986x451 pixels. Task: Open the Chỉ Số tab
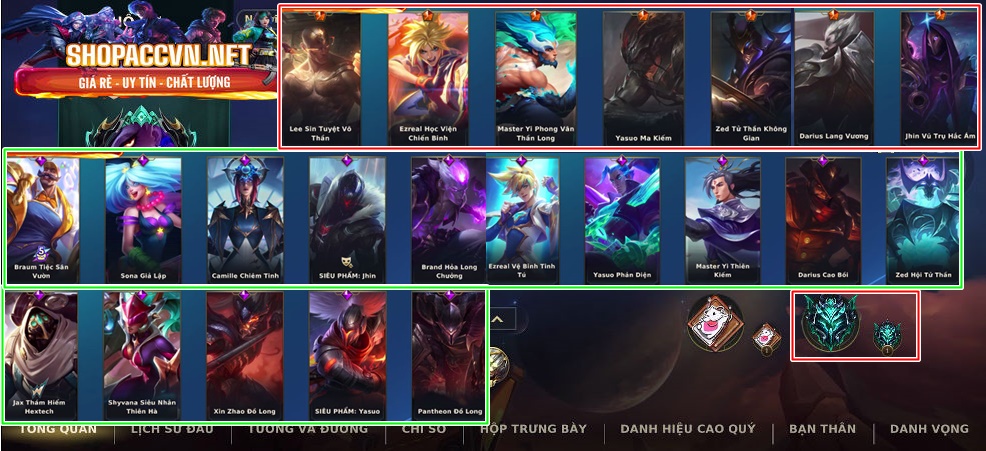(x=423, y=430)
